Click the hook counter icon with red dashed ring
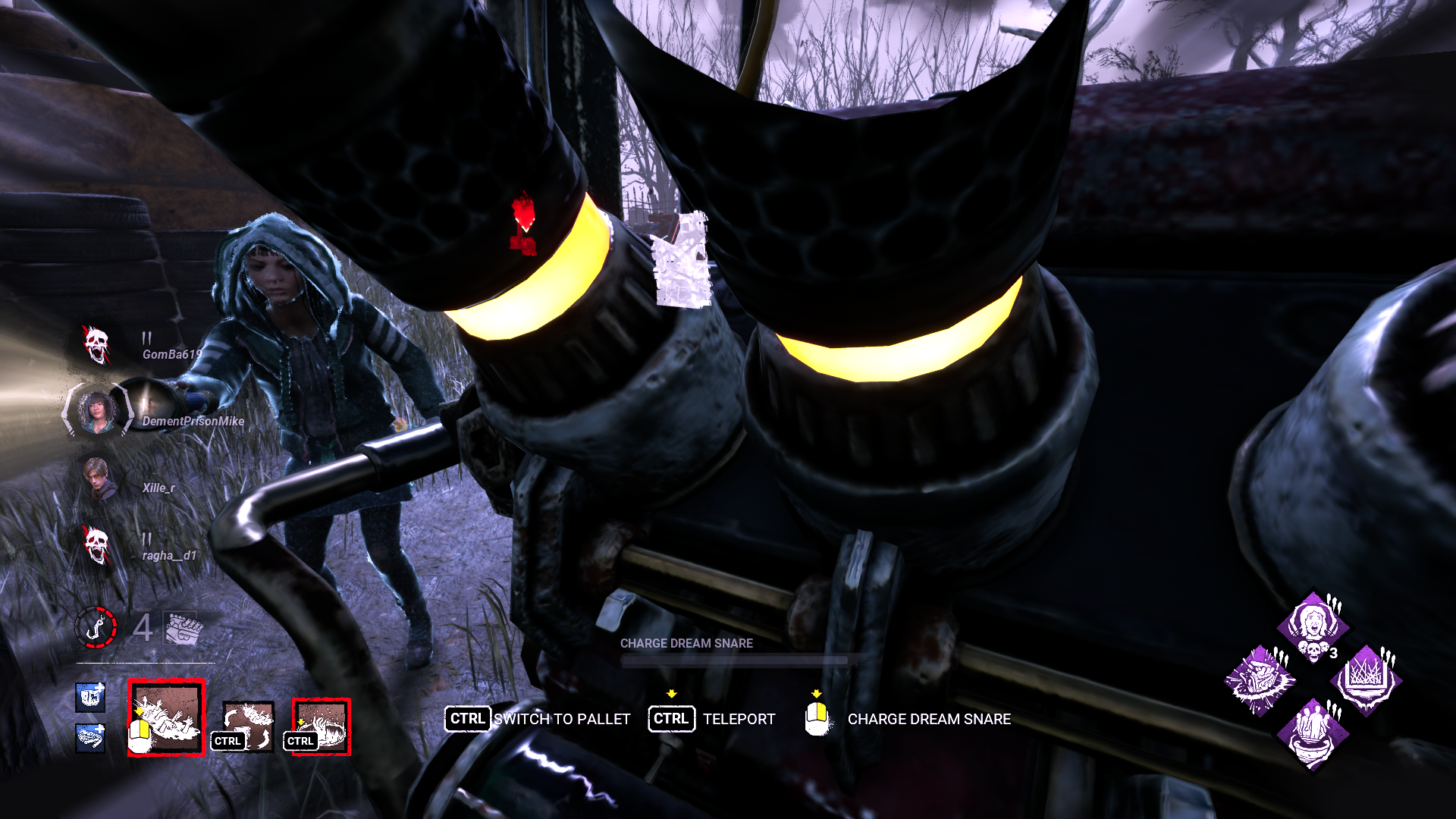Viewport: 1456px width, 819px height. [96, 629]
